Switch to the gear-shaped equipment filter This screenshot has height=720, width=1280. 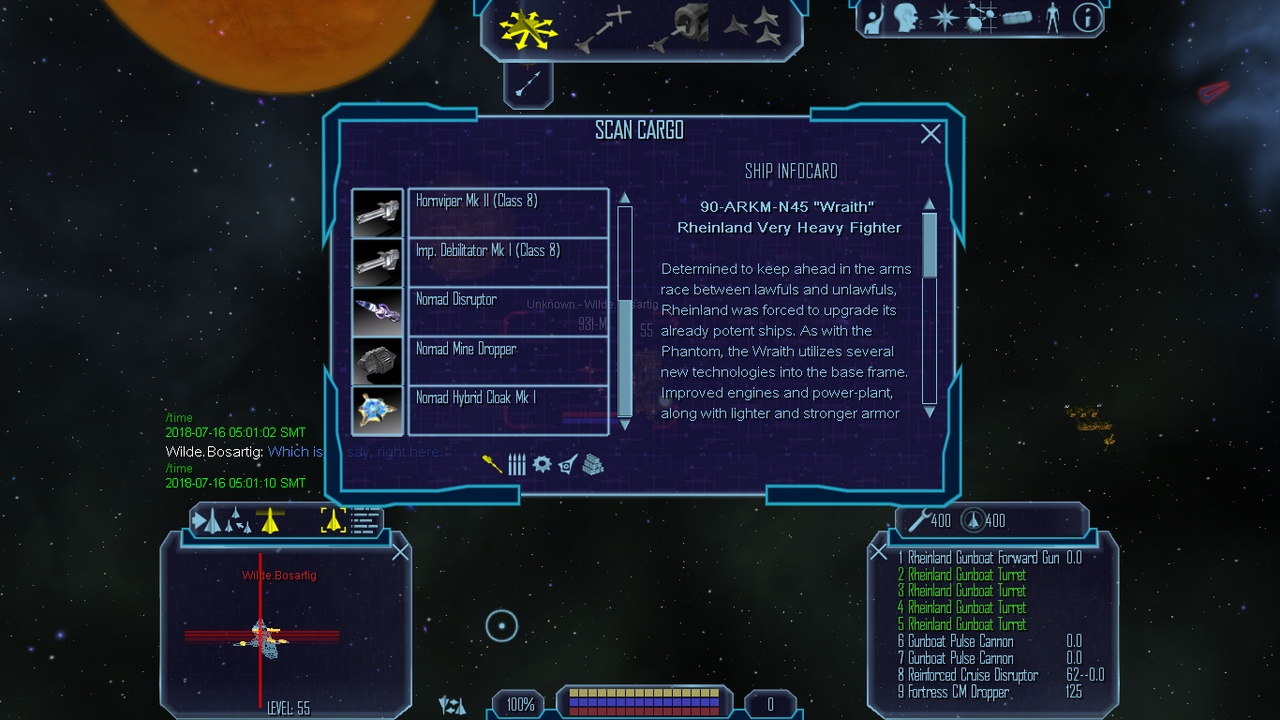(542, 464)
